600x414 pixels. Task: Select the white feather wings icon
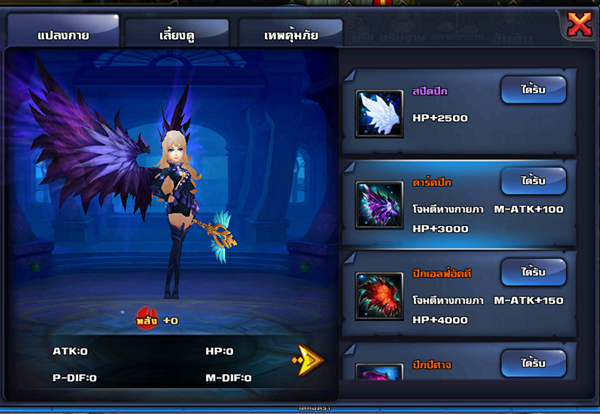pyautogui.click(x=380, y=113)
